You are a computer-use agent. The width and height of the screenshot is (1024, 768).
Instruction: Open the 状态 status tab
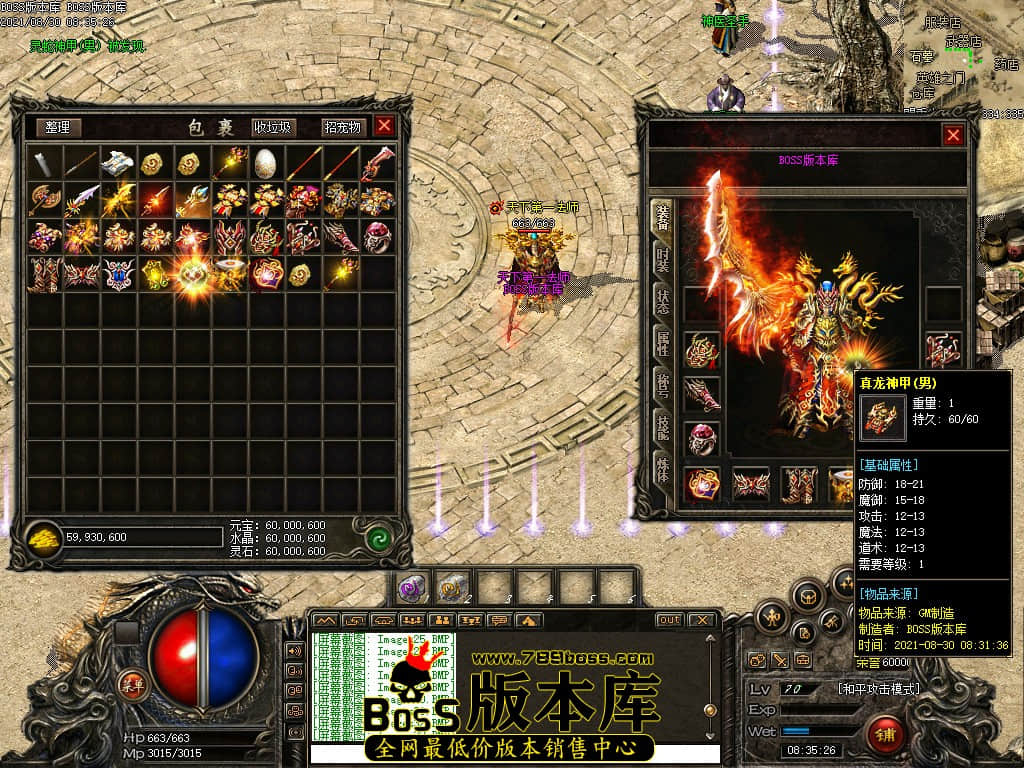tap(662, 299)
